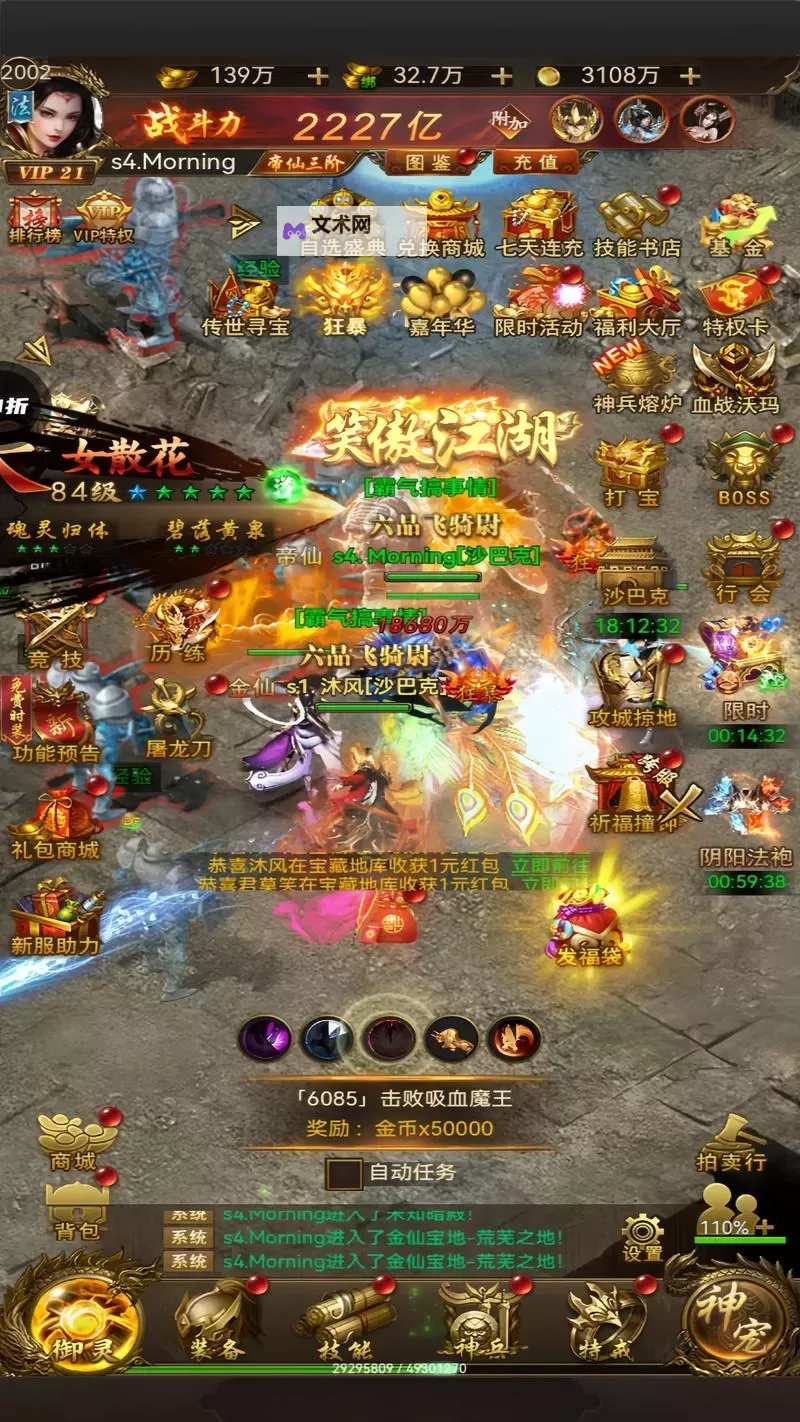Open the 图鉴 codex button
The image size is (800, 1422).
[426, 161]
